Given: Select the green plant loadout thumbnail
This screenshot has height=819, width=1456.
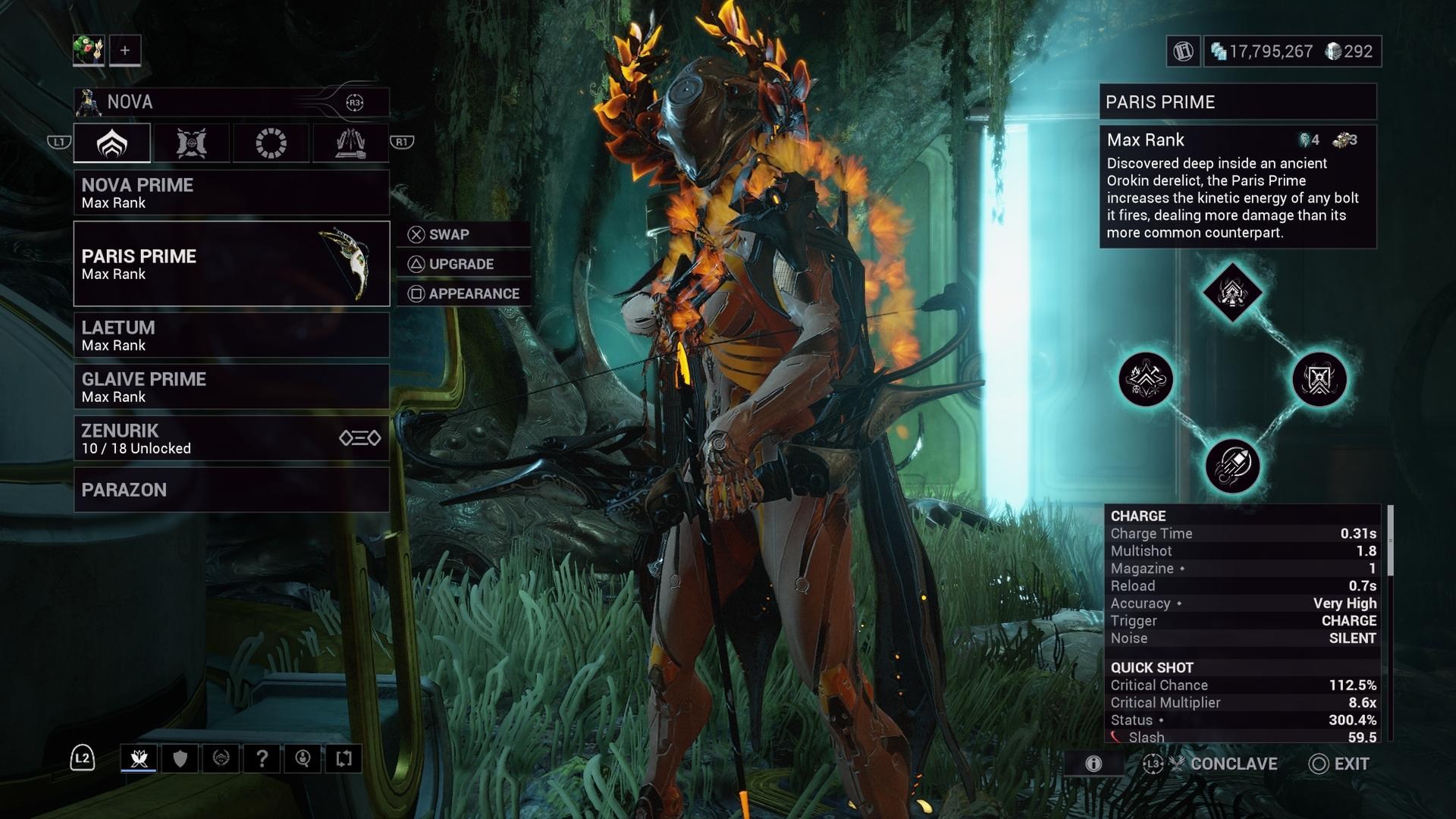Looking at the screenshot, I should click(x=89, y=51).
